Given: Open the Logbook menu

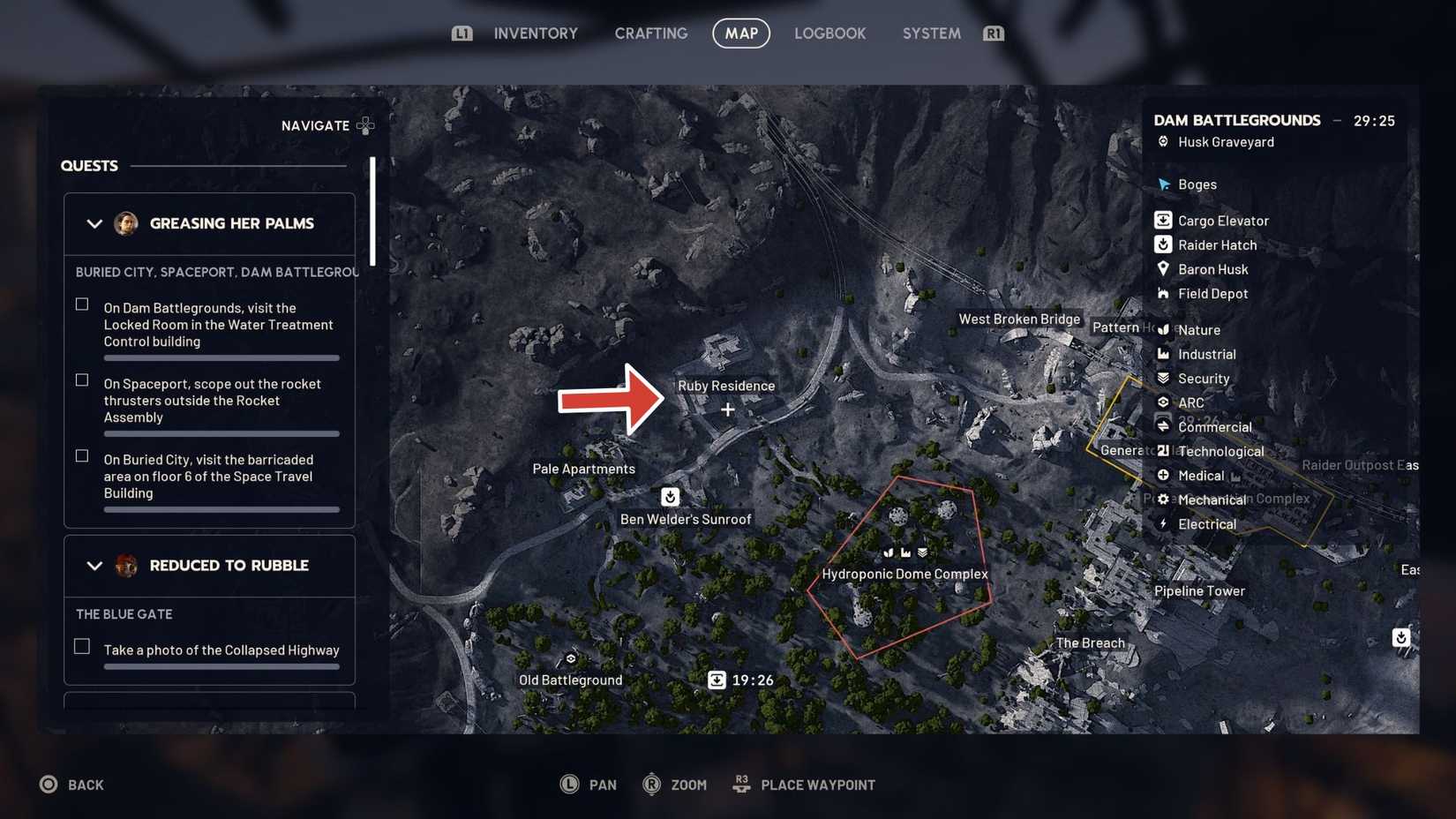Looking at the screenshot, I should click(x=829, y=33).
